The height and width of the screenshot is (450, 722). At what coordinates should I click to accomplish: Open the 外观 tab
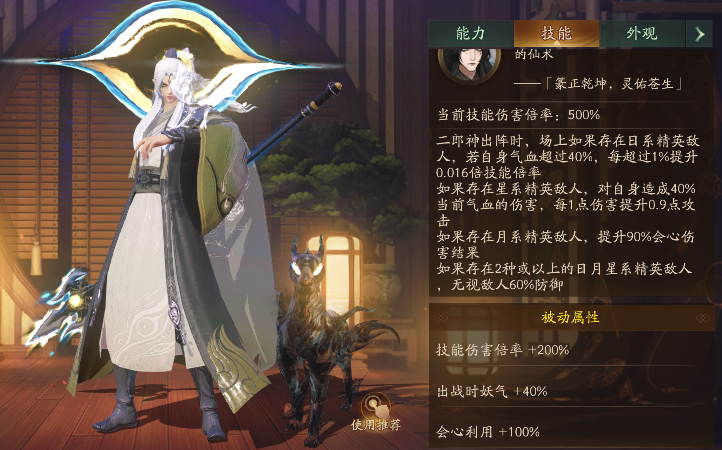coord(641,33)
